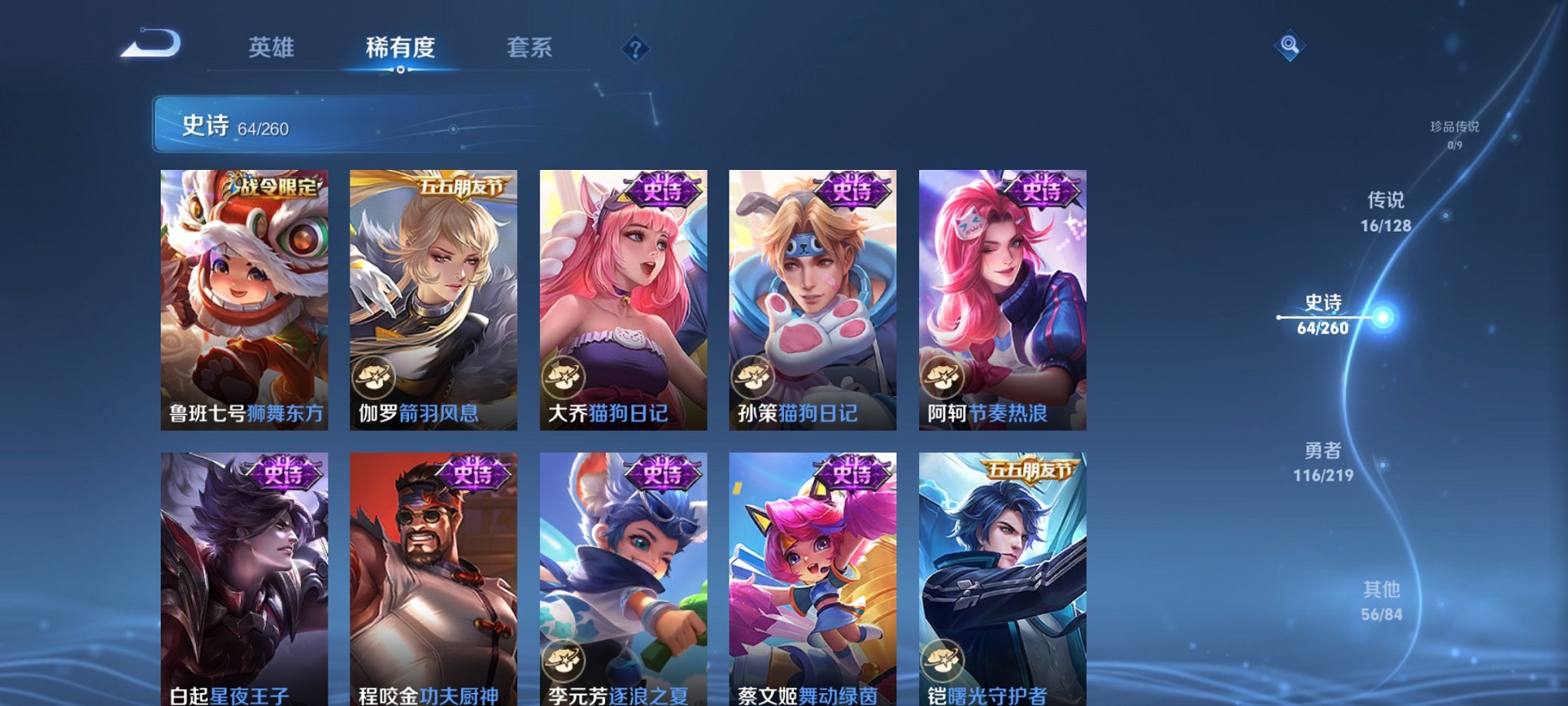Viewport: 1568px width, 706px height.
Task: Open the 程咬金功夫厨神 skin thumbnail
Action: coord(434,577)
